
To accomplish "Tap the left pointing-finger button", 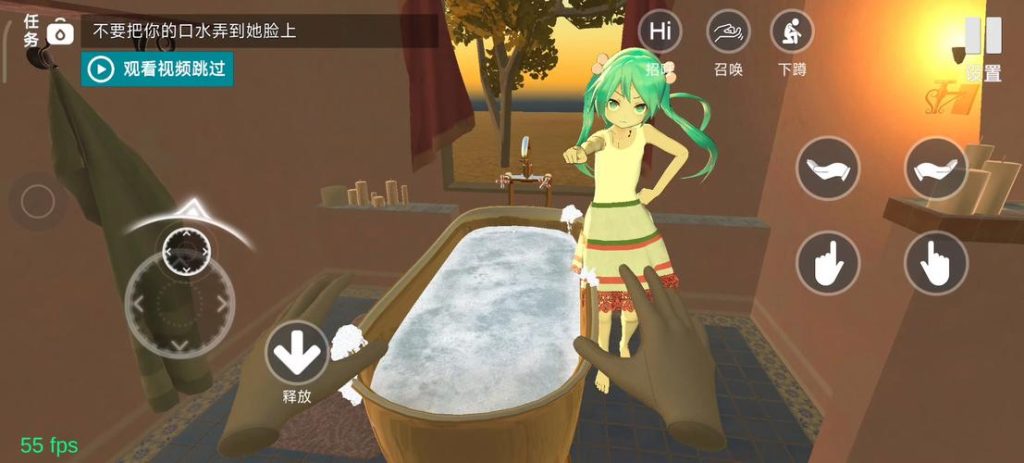I will click(x=827, y=263).
